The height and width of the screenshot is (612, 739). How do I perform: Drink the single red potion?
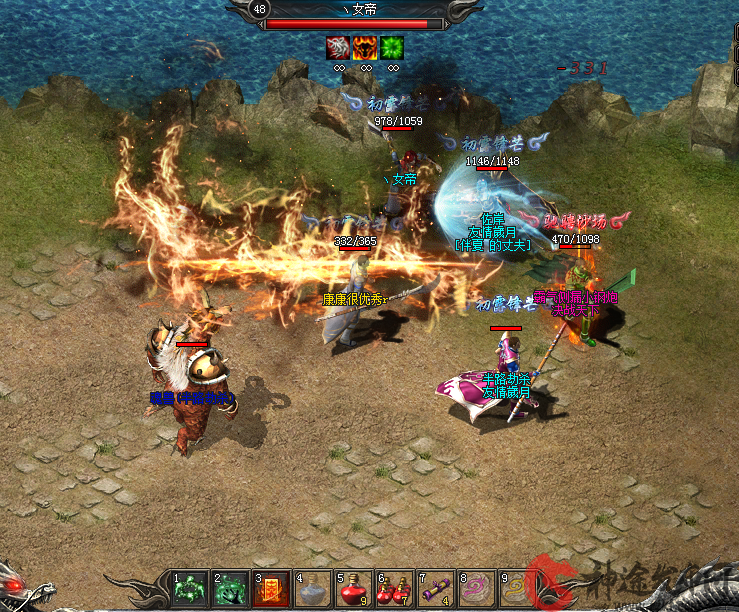pos(353,588)
